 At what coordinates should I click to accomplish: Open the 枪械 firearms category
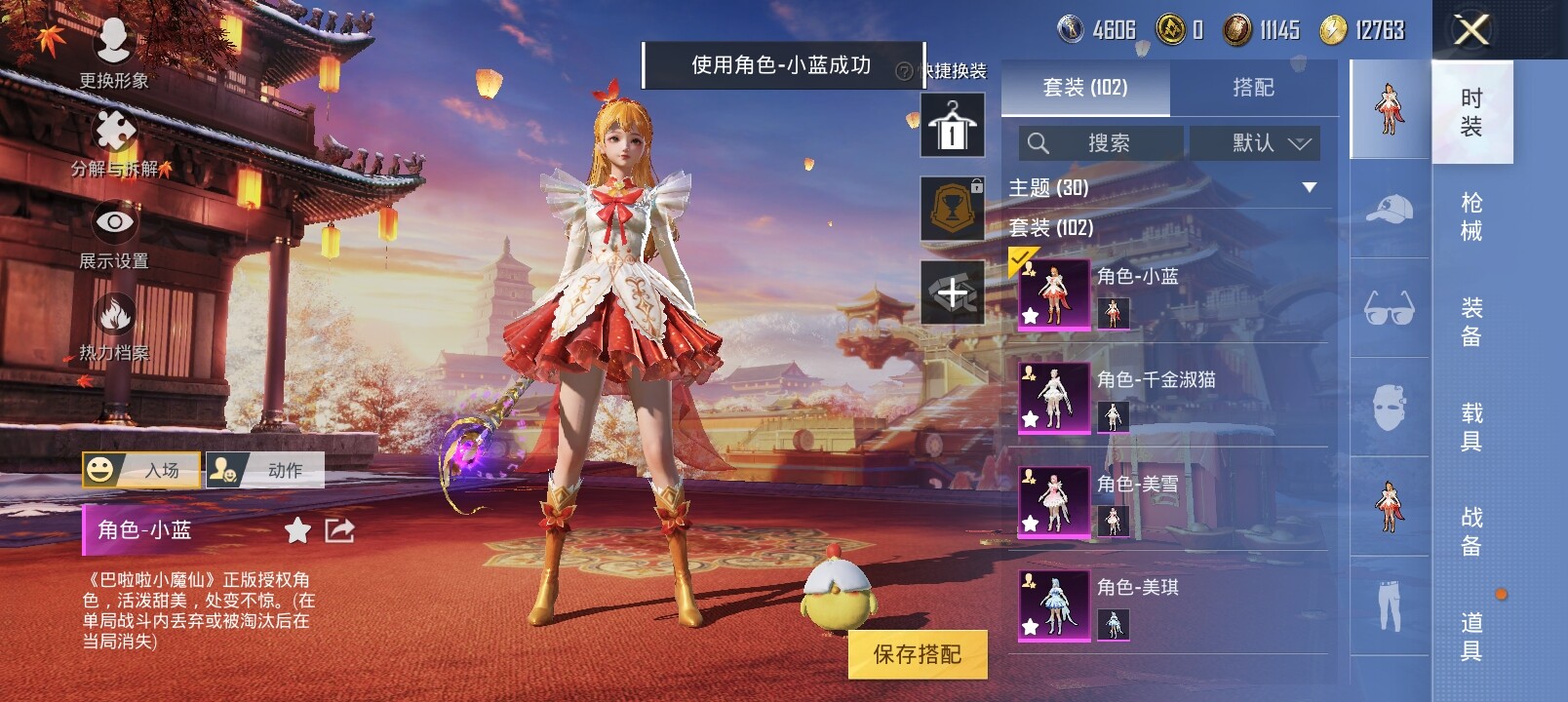tap(1471, 216)
